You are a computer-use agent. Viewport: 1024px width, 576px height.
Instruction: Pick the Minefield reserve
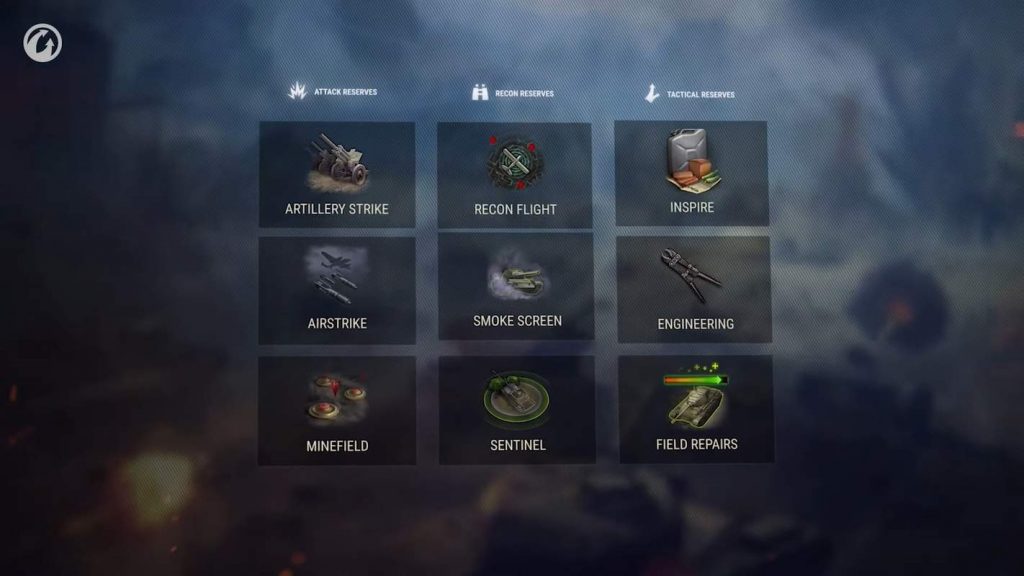(337, 410)
